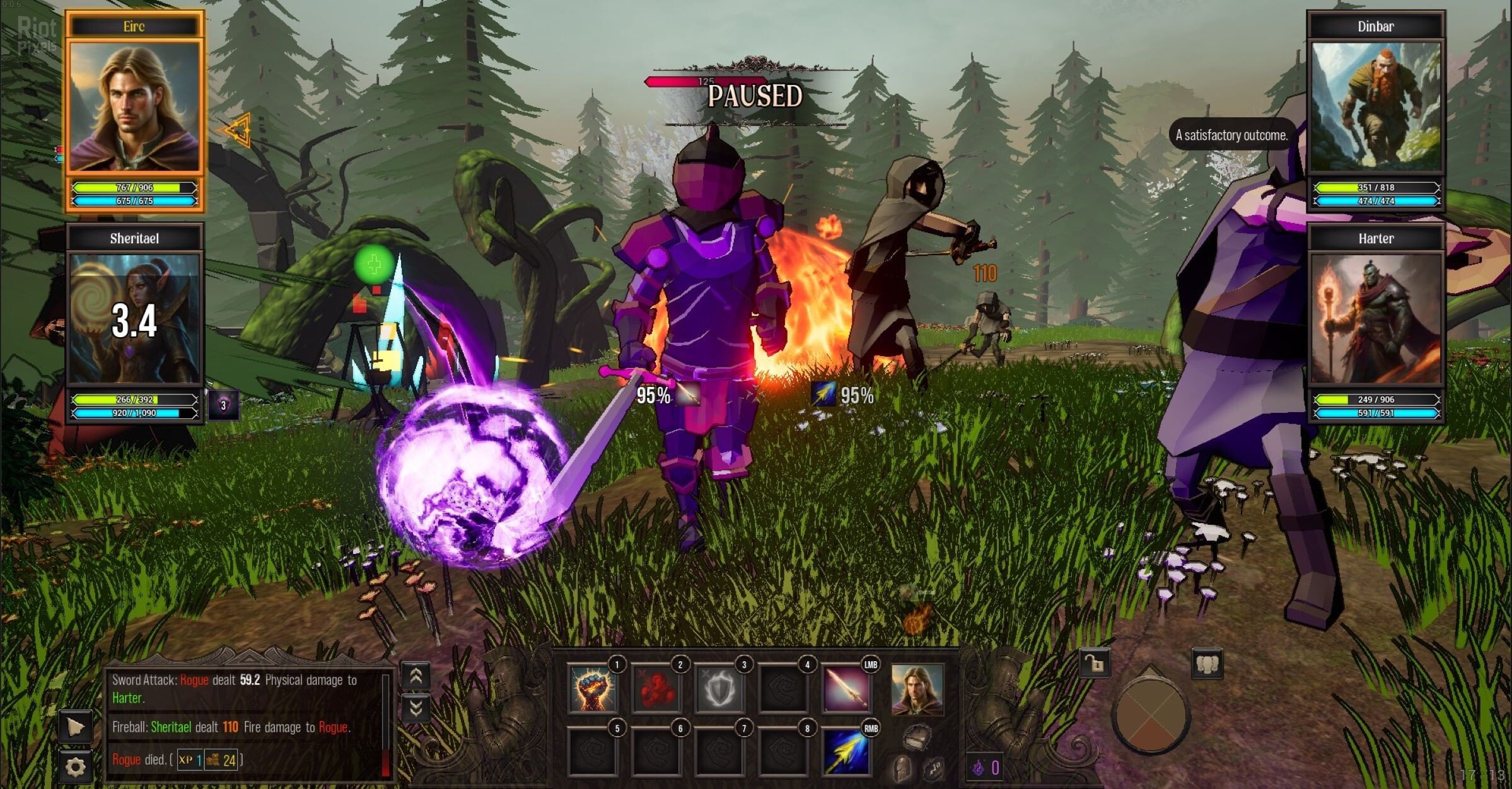Collapse combat log with the down chevrons
This screenshot has height=789, width=1512.
[416, 709]
